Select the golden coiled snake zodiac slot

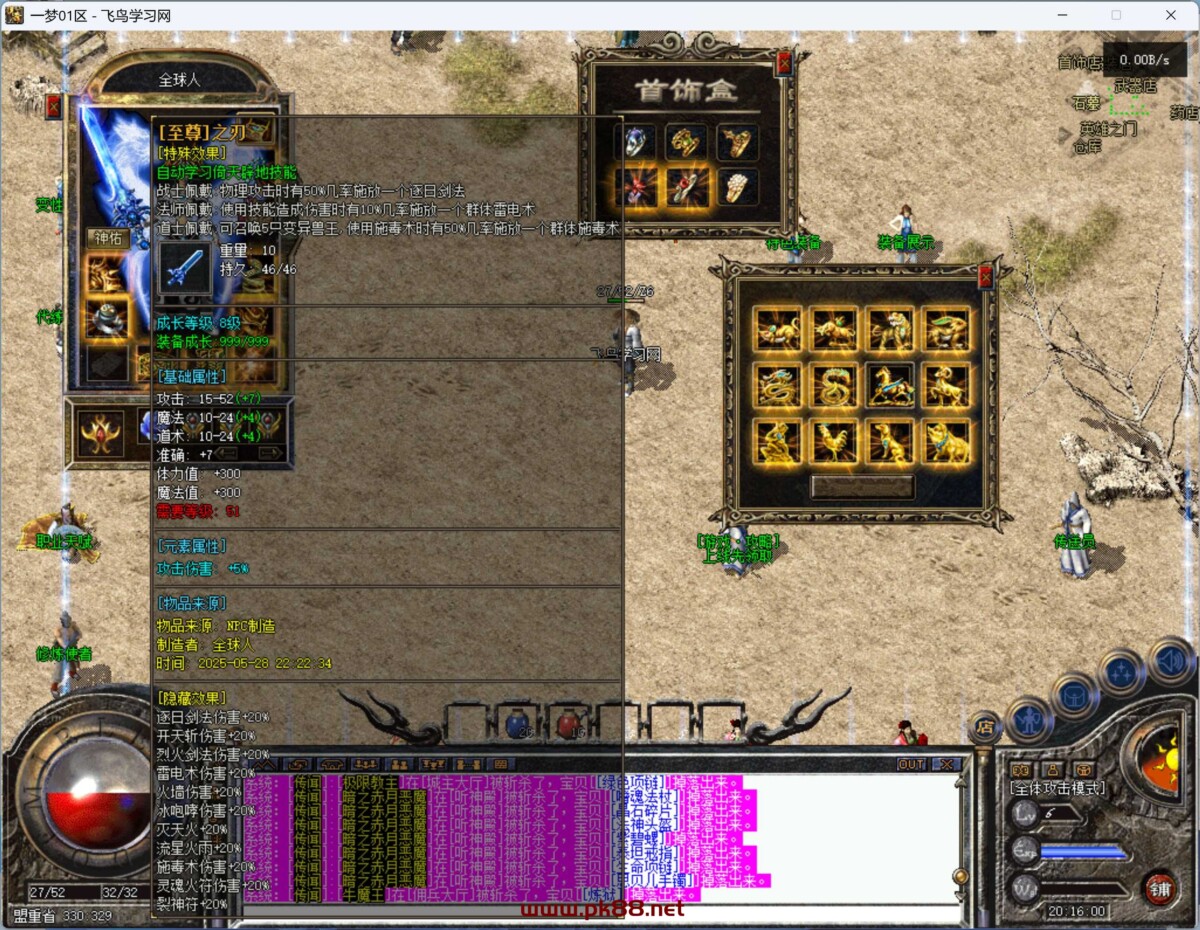point(833,385)
